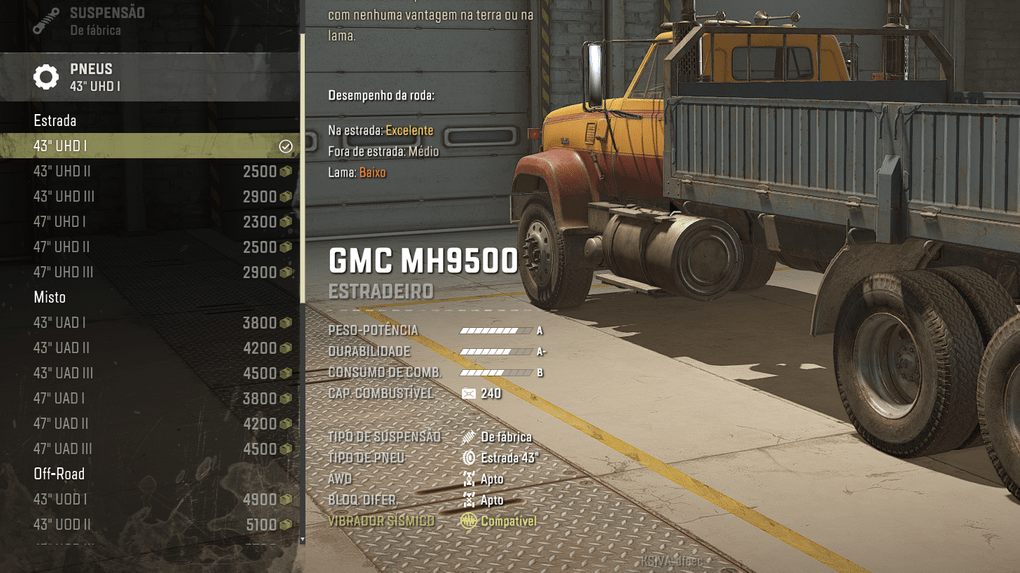Pick the 47" UHD III tire
The width and height of the screenshot is (1020, 573).
(x=150, y=272)
